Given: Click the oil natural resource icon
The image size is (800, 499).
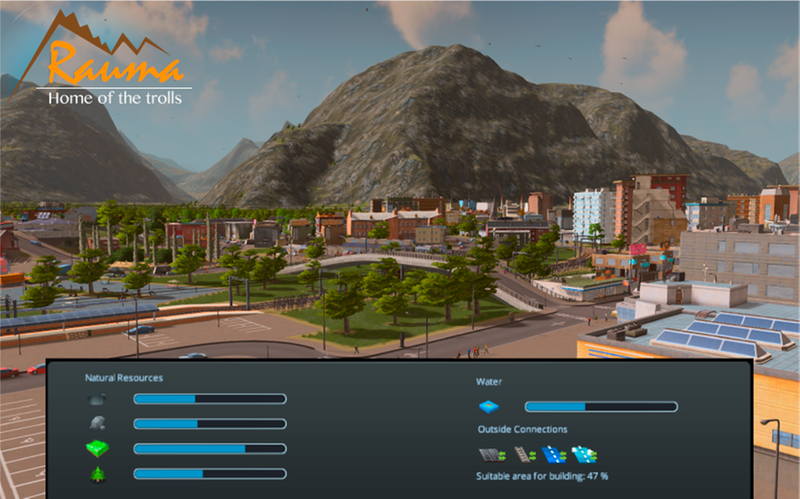Looking at the screenshot, I should (97, 399).
